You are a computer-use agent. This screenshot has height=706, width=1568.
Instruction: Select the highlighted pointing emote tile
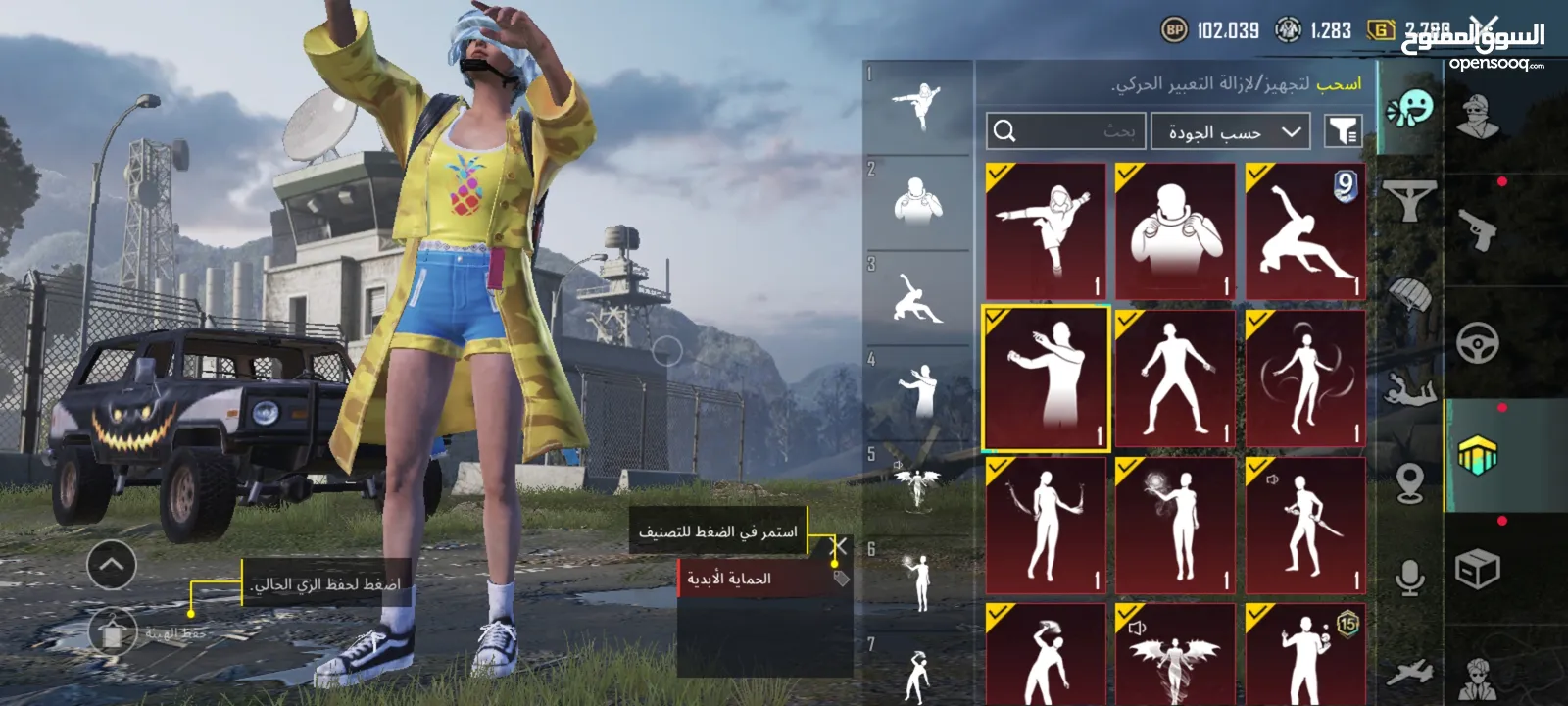[x=1046, y=378]
